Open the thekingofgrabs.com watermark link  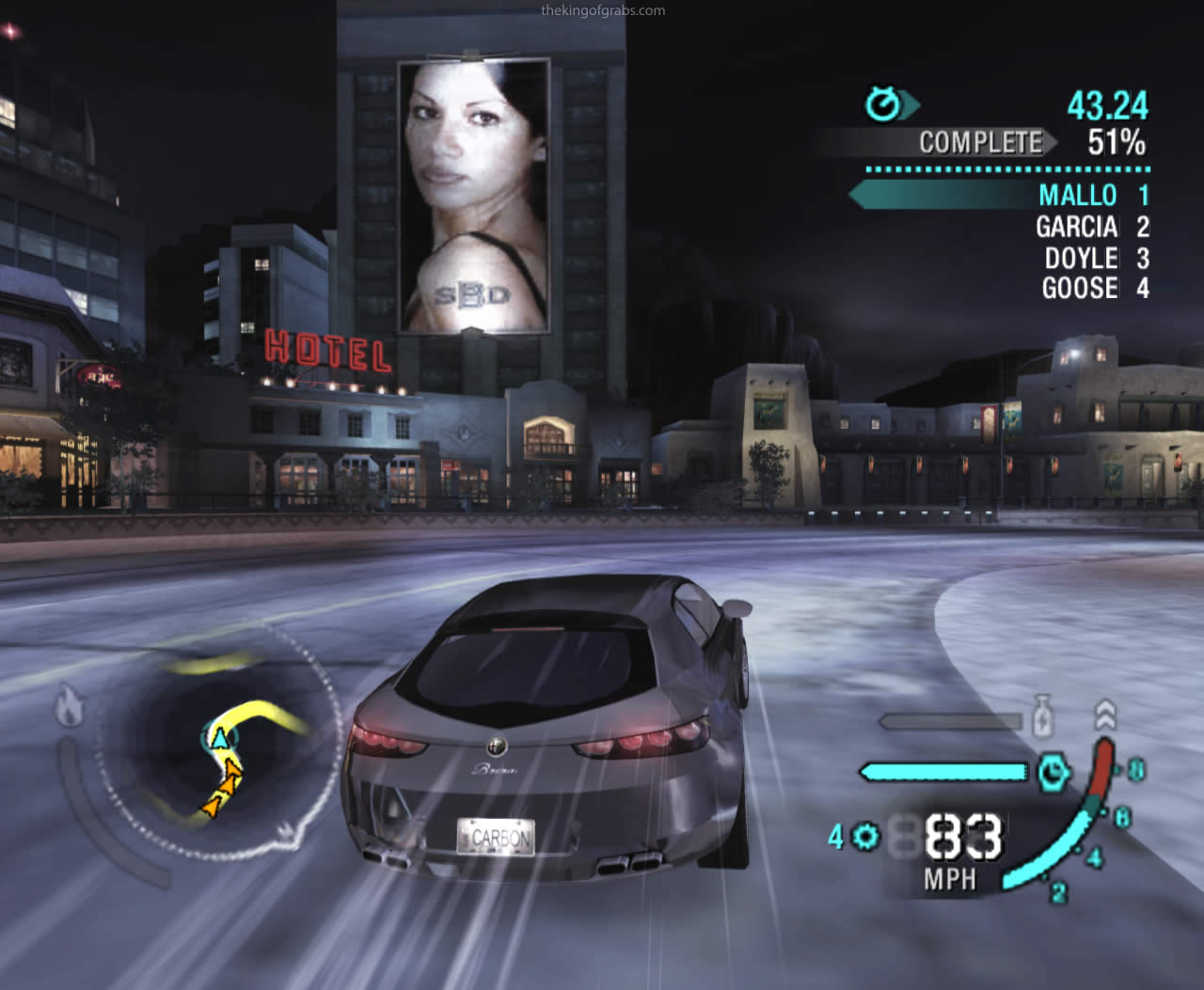[x=603, y=11]
